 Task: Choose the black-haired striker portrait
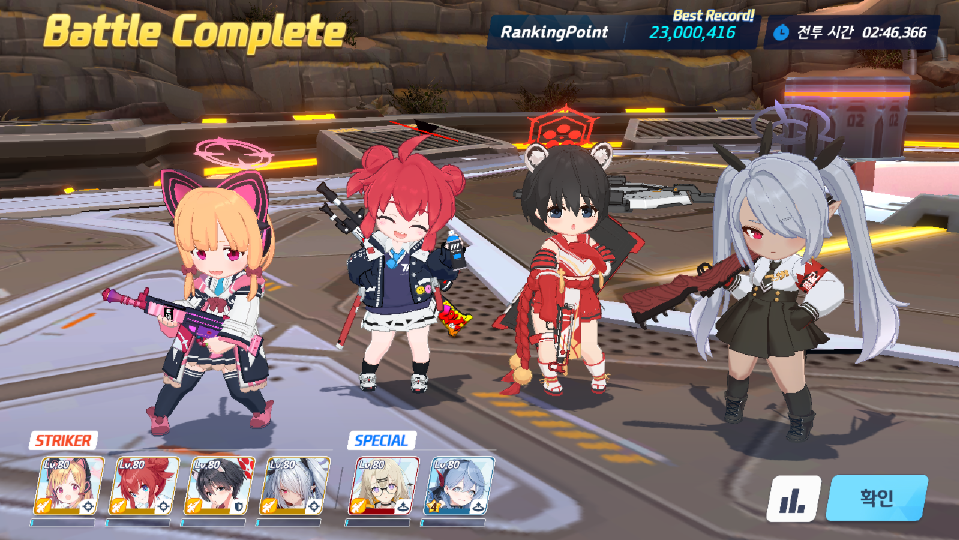tap(220, 486)
